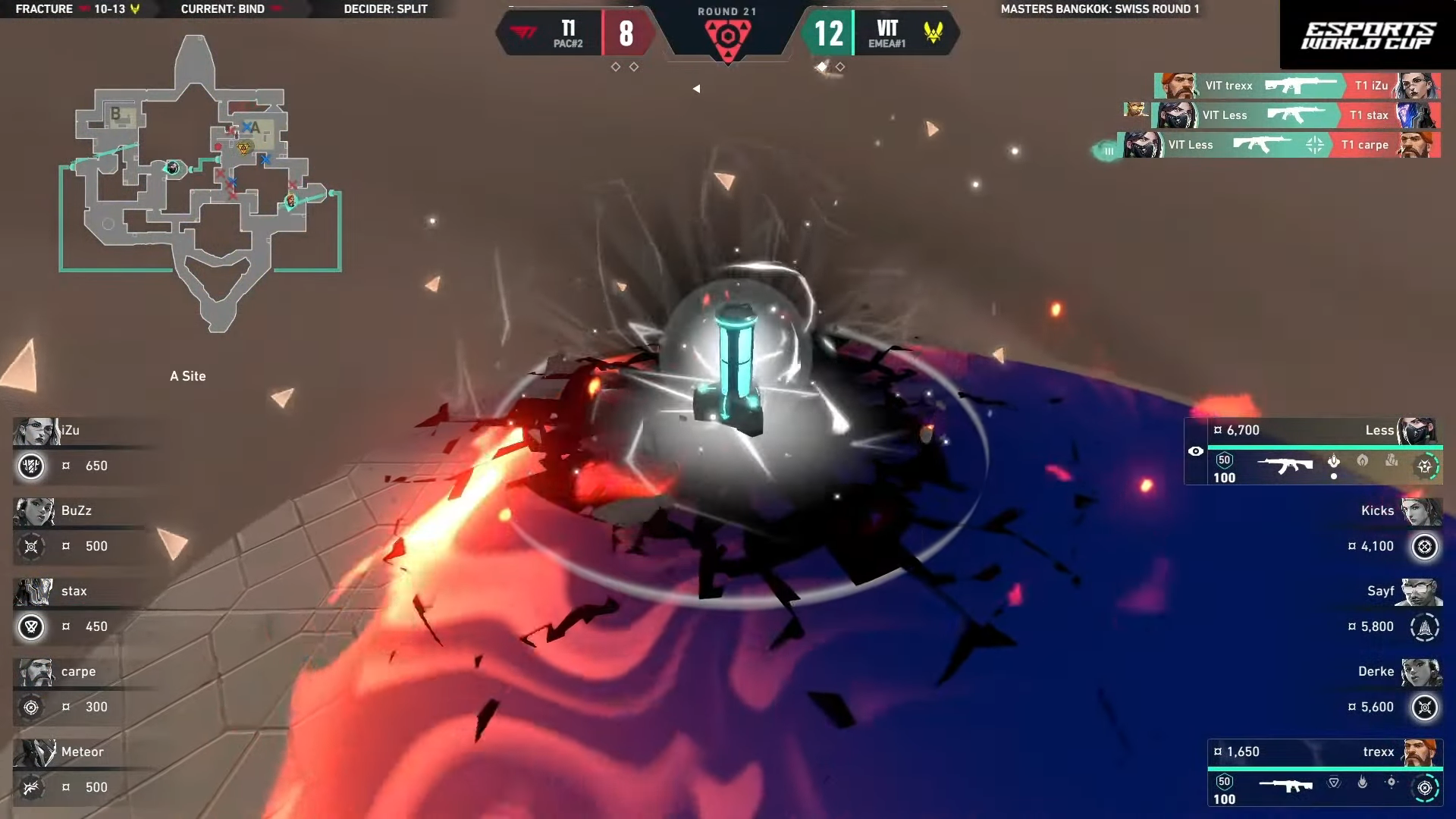Click the Vitality team logo on scoreboard
Image resolution: width=1456 pixels, height=819 pixels.
(x=934, y=33)
